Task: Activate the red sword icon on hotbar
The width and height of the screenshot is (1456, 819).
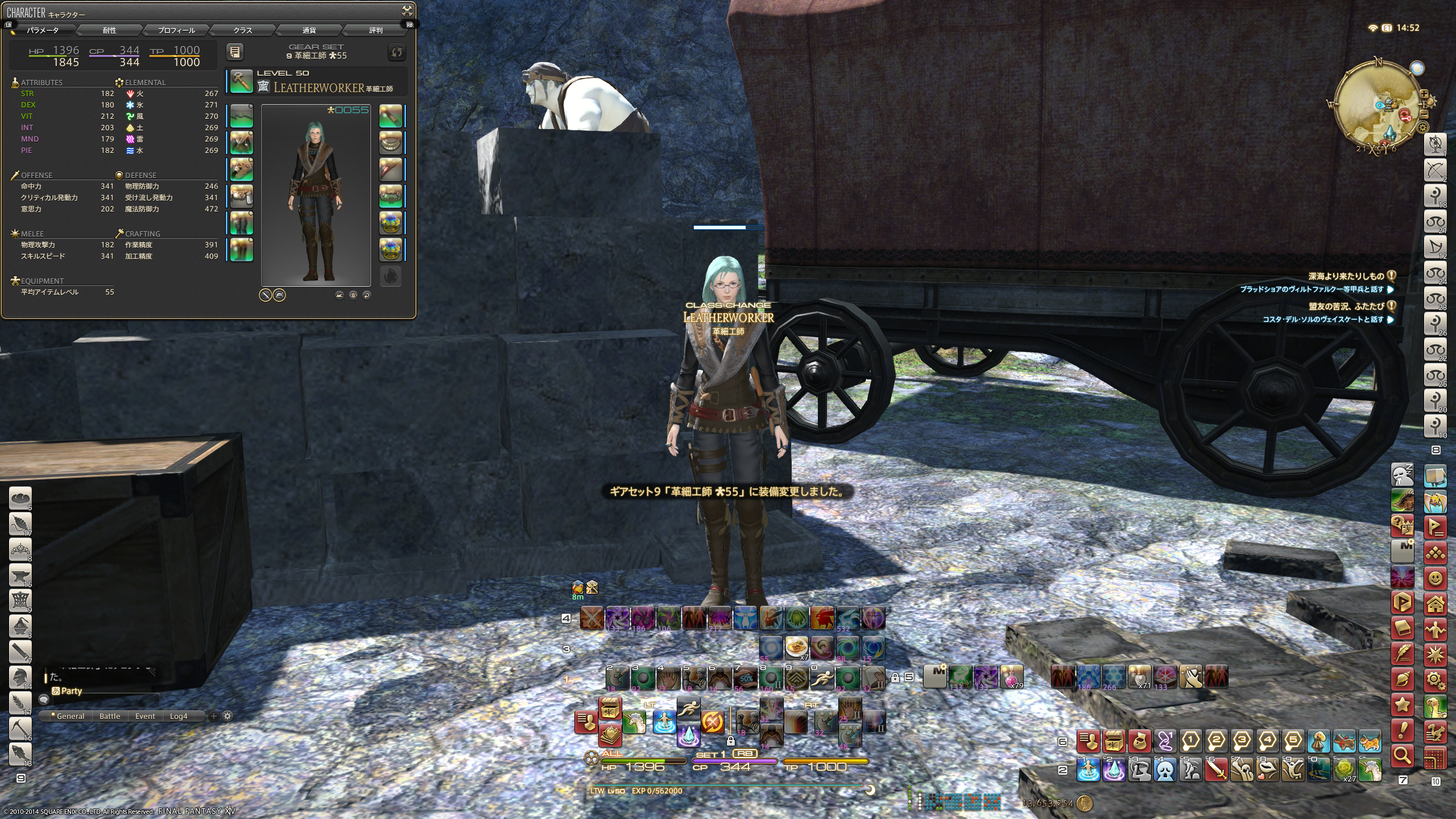Action: pos(1216,771)
